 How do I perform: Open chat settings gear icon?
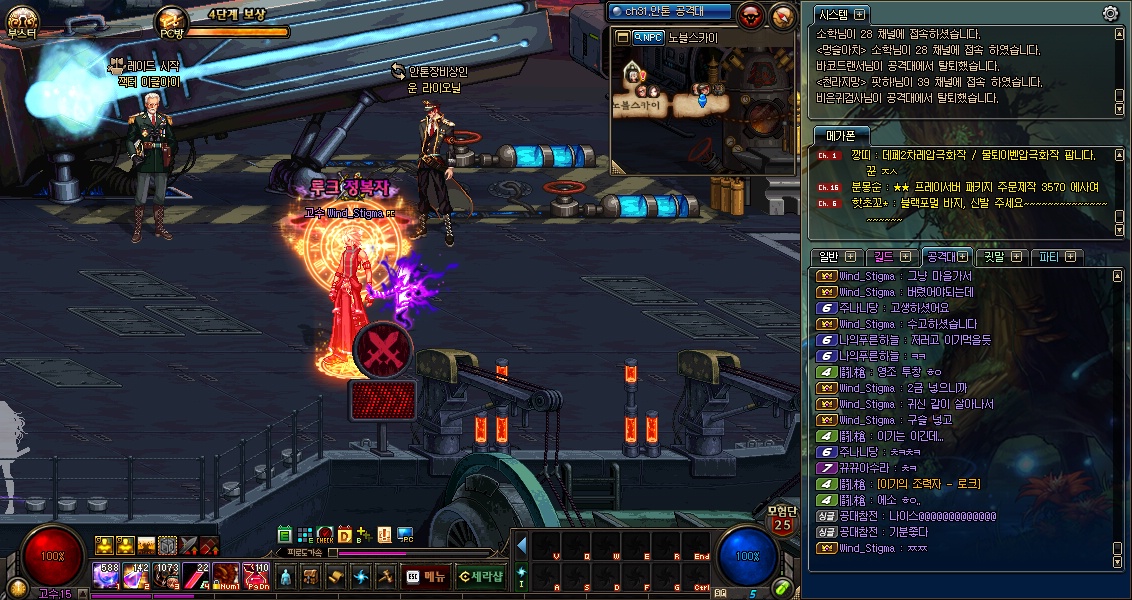1110,14
